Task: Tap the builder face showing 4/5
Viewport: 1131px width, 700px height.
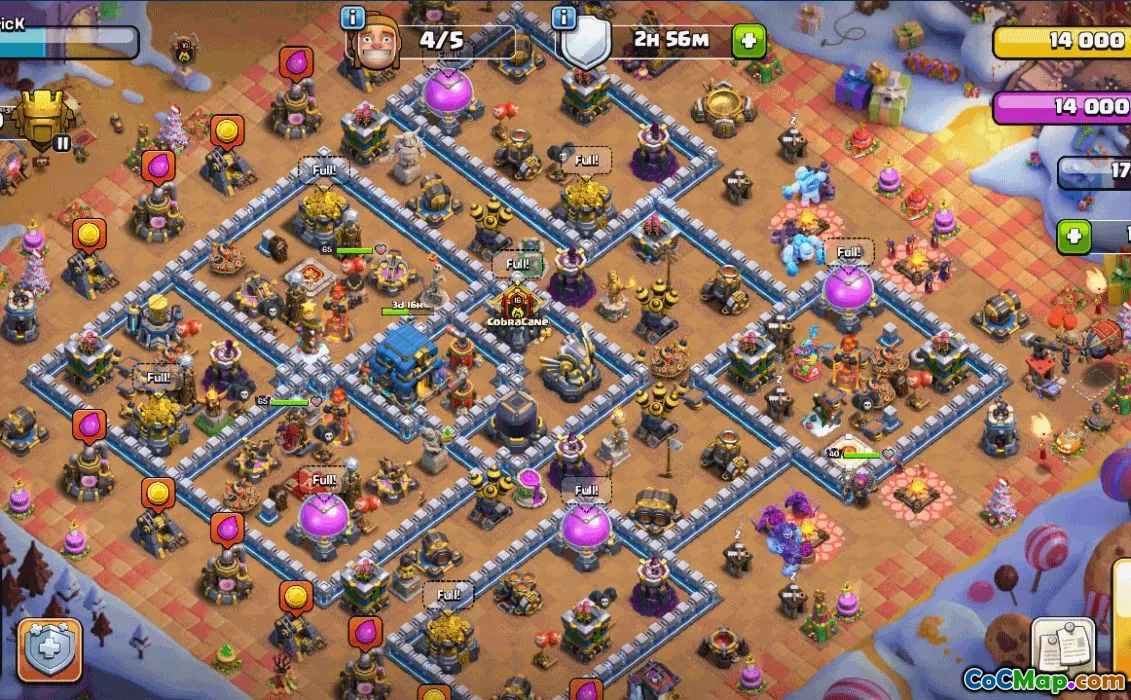Action: pos(373,45)
